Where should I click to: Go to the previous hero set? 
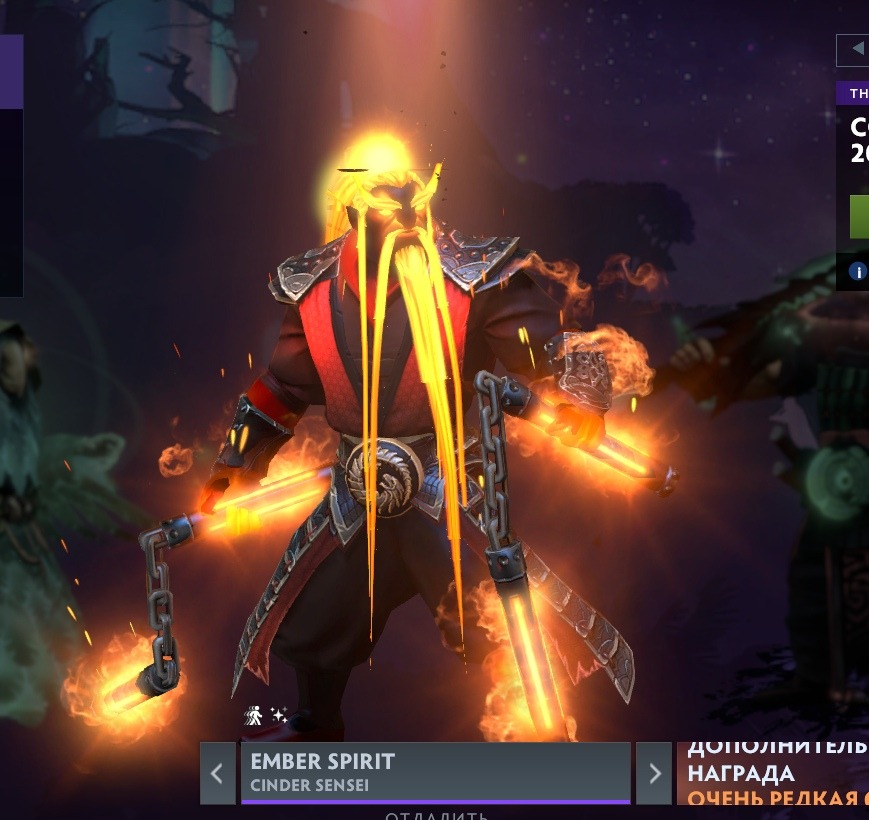217,773
